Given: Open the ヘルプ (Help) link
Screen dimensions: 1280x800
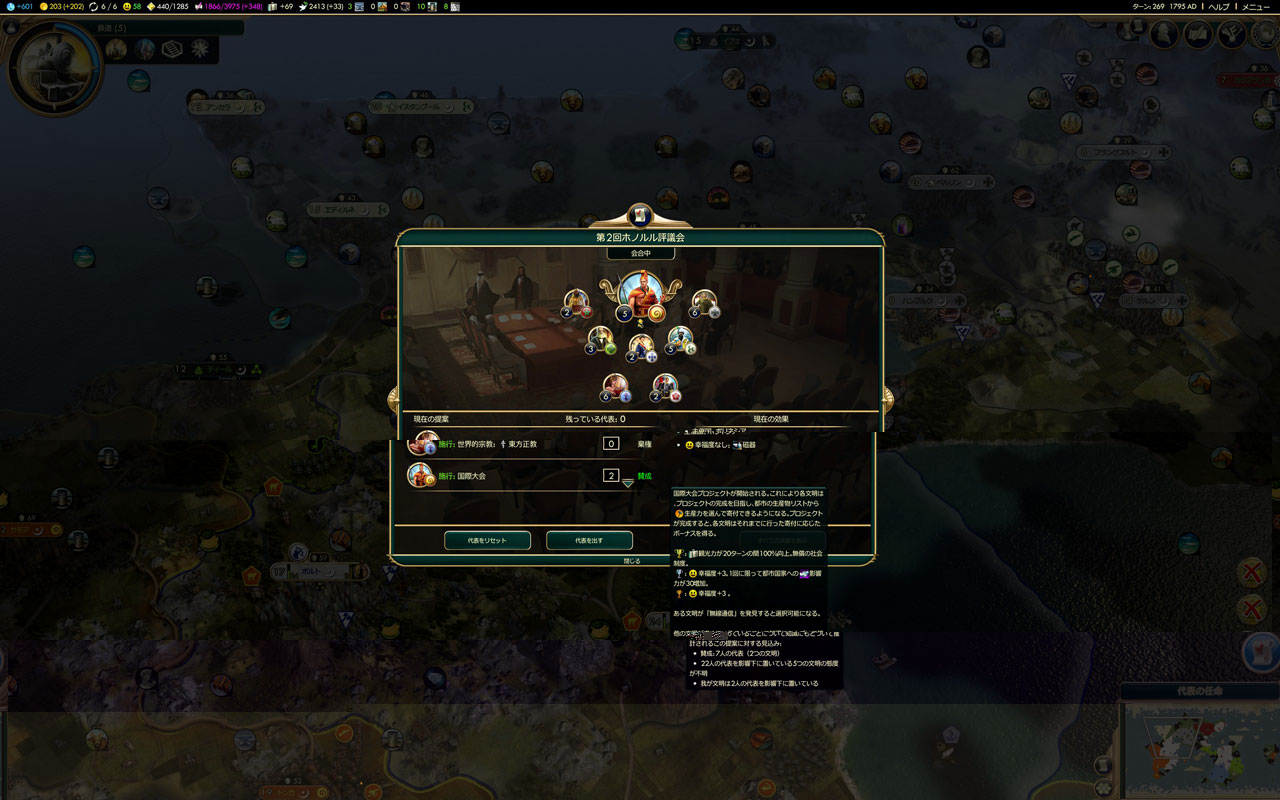Looking at the screenshot, I should click(x=1218, y=6).
